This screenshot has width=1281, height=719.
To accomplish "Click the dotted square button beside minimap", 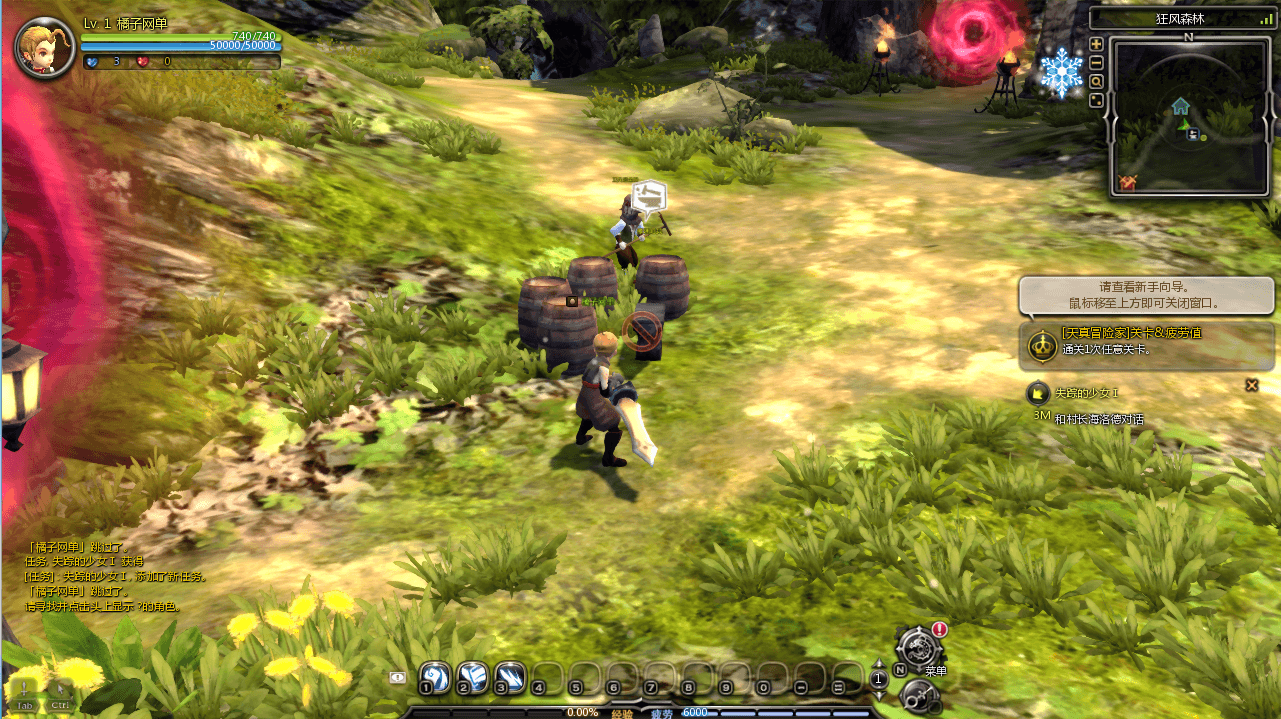I will tap(1096, 100).
